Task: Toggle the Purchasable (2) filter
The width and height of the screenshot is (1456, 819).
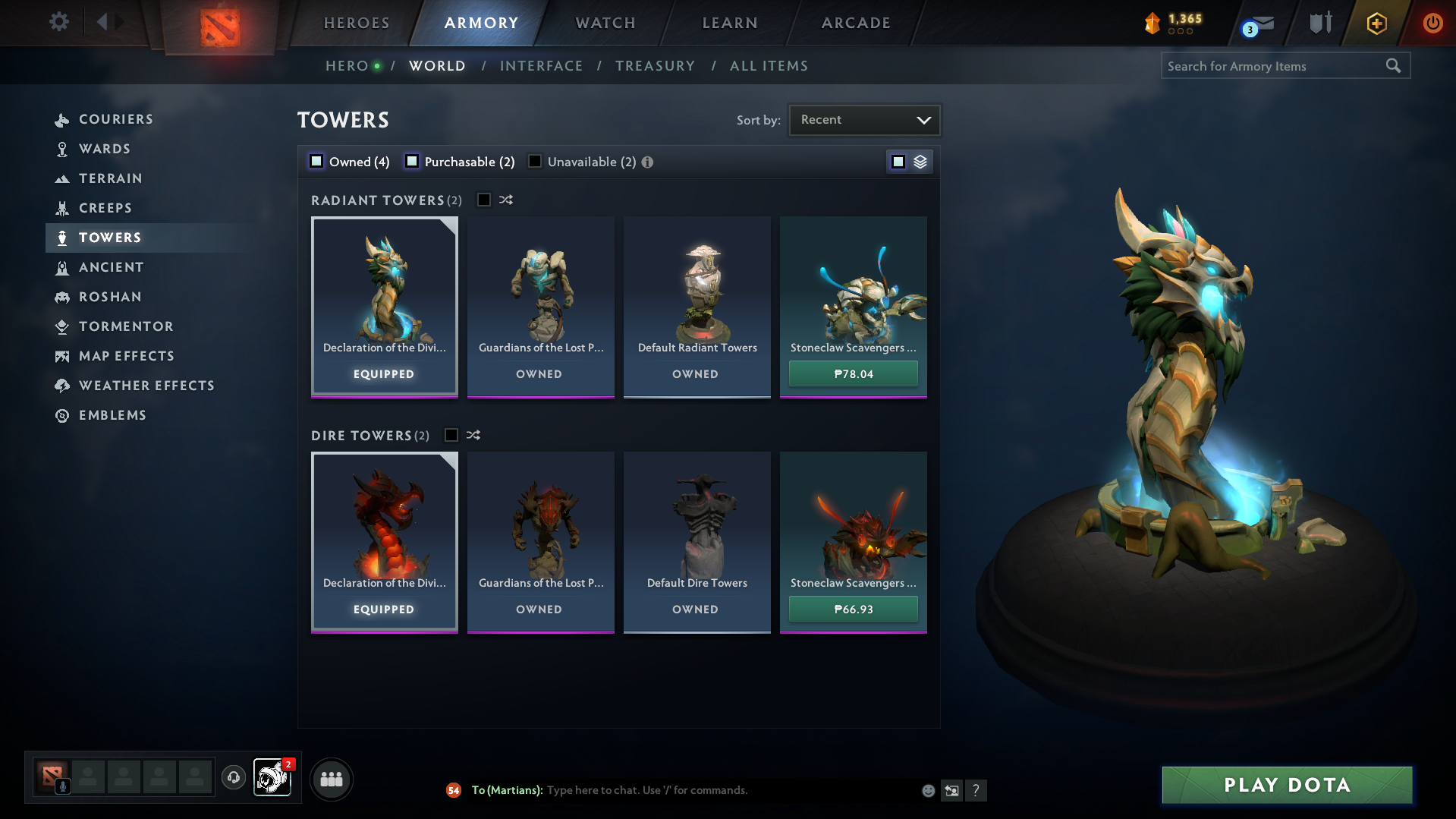Action: (413, 161)
